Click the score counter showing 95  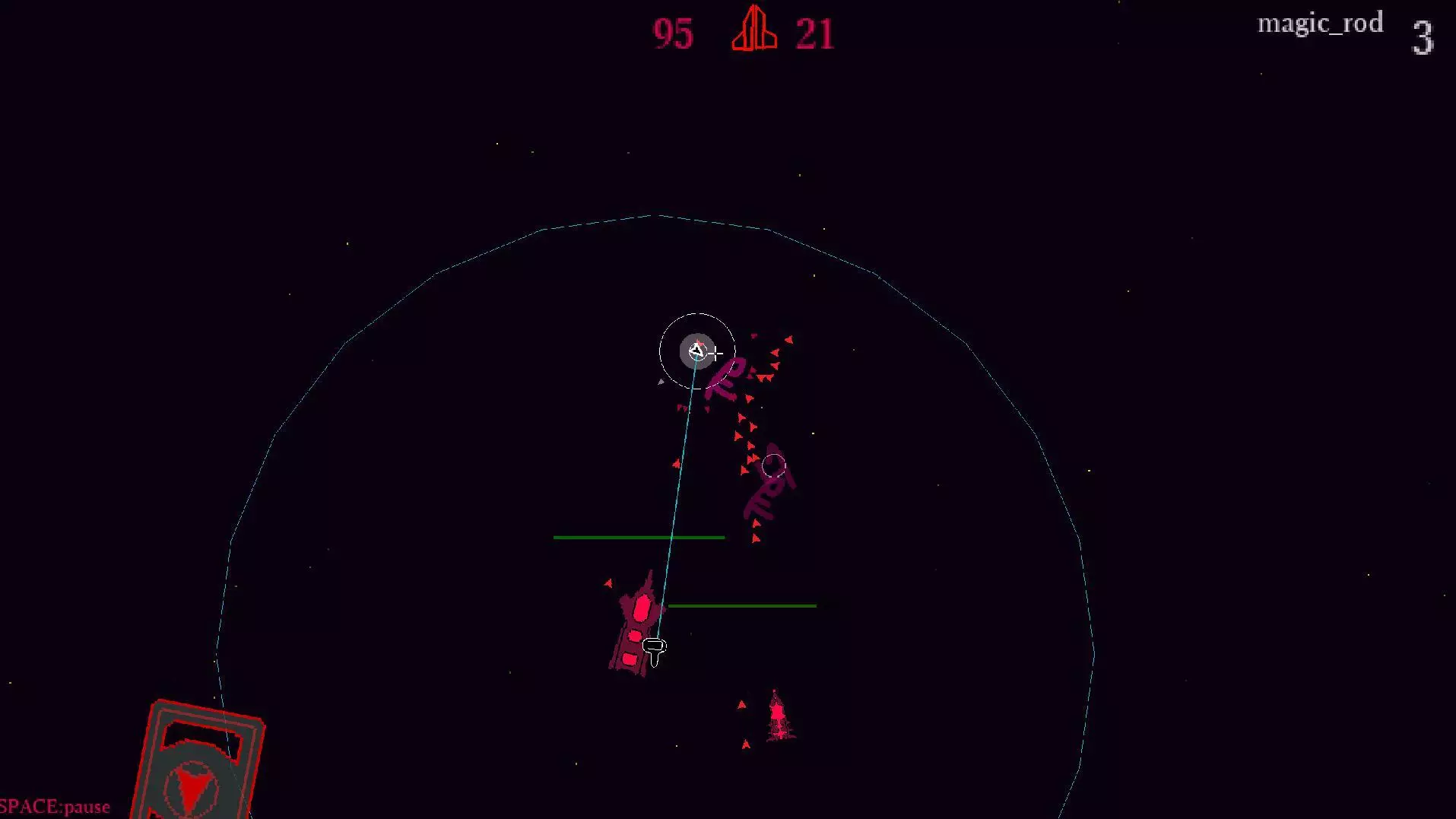pos(672,33)
